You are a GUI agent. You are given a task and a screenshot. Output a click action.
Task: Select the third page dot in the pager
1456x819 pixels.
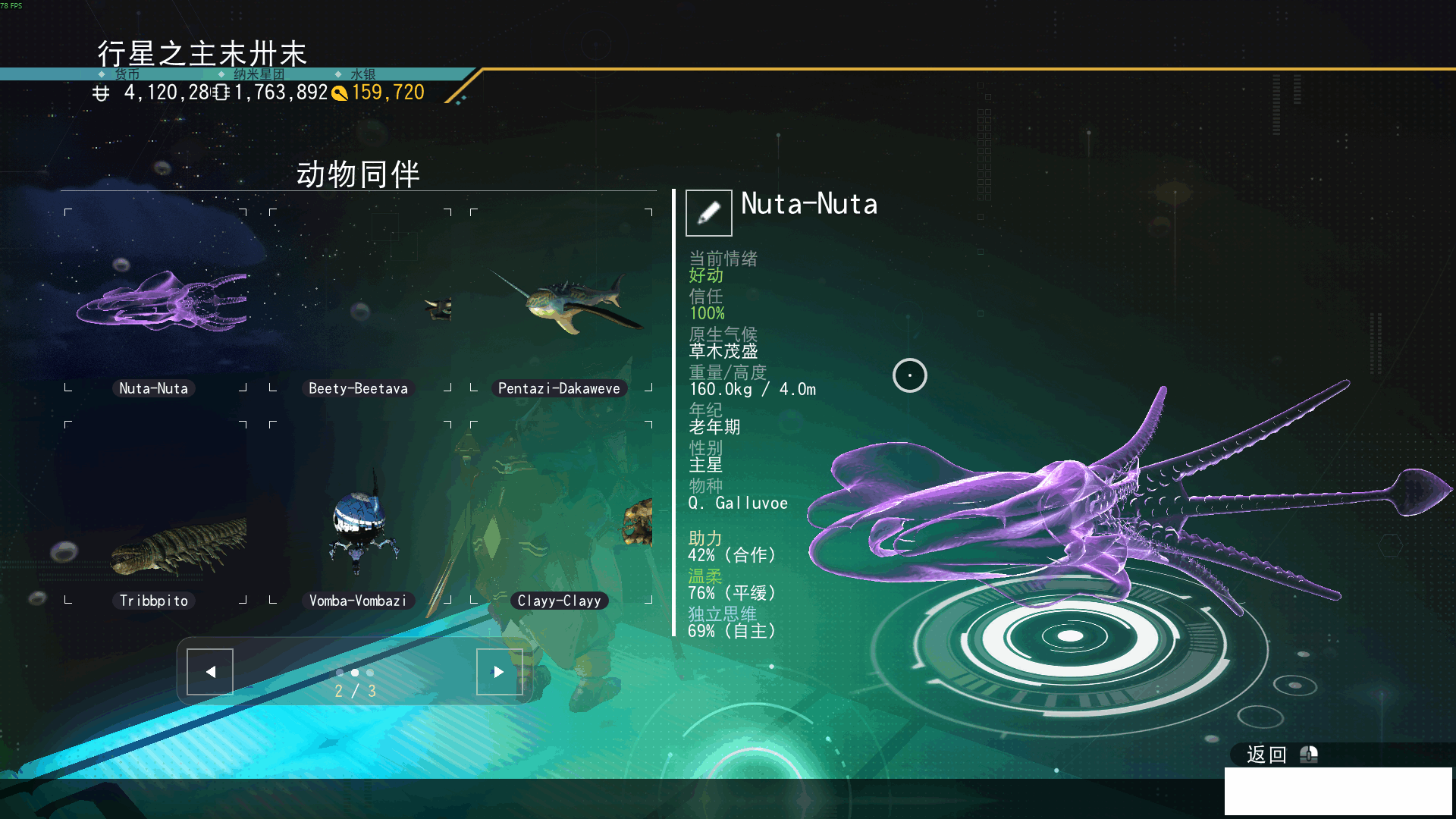pyautogui.click(x=369, y=673)
